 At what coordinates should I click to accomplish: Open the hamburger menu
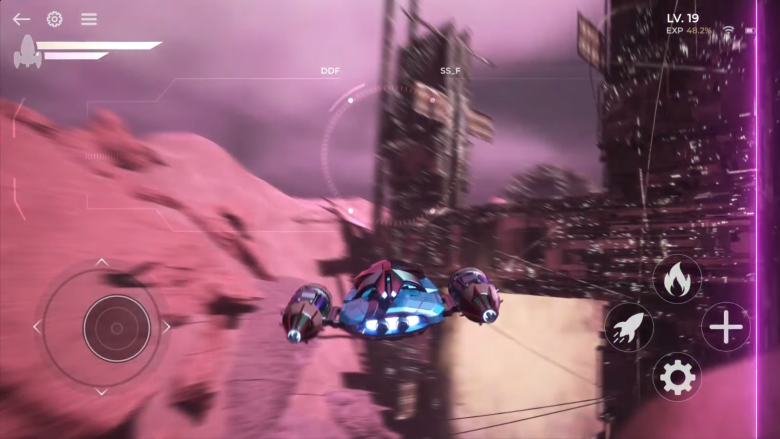[89, 19]
